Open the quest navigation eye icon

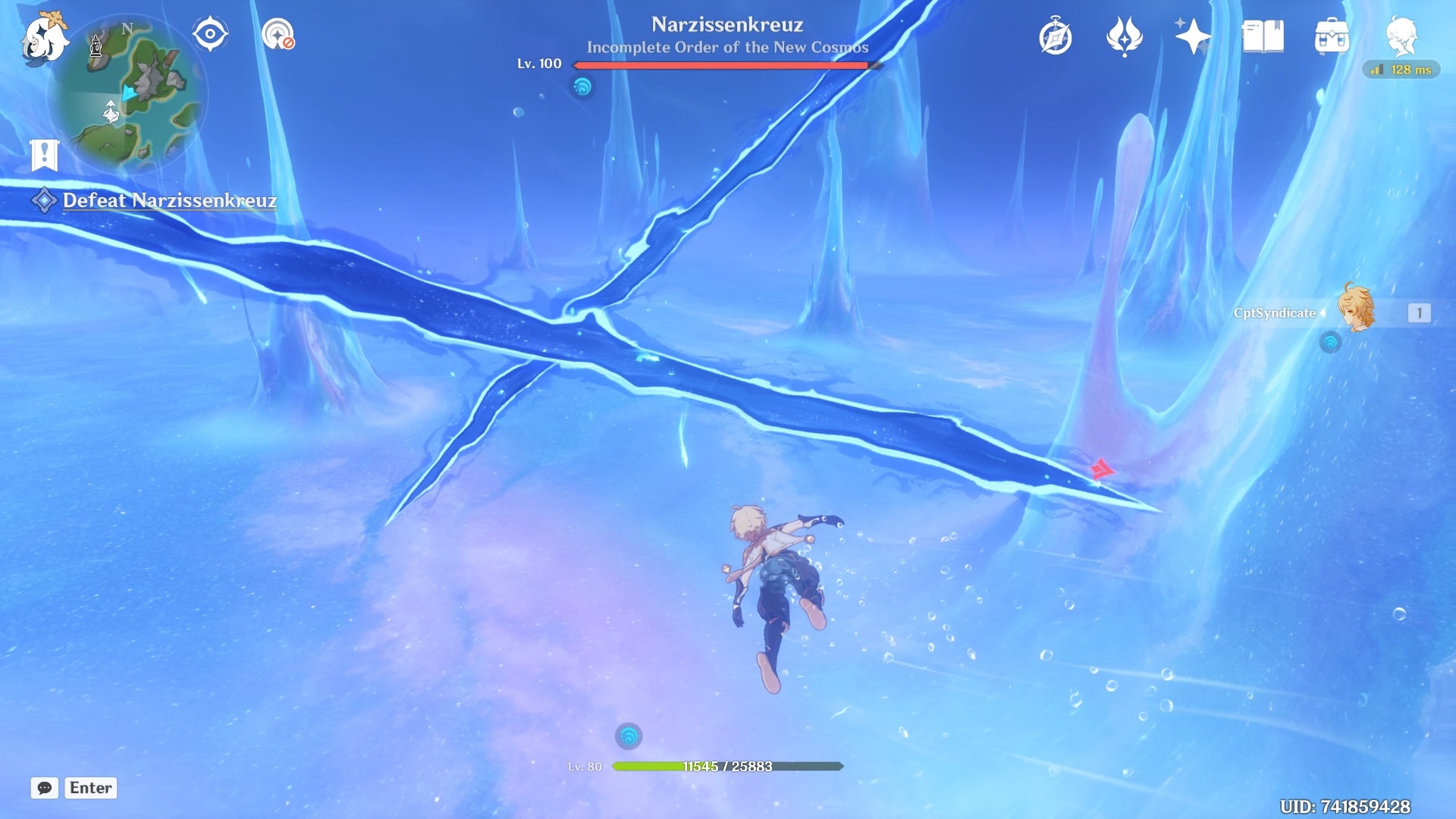[210, 35]
